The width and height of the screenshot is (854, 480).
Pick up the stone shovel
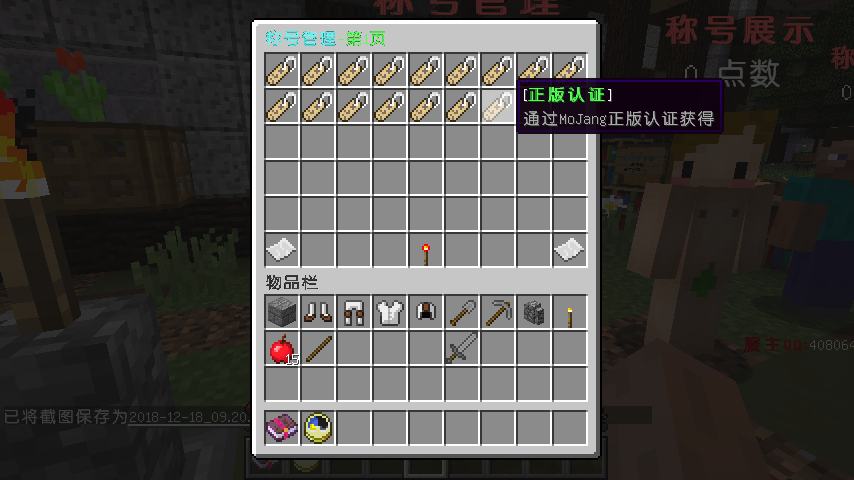pyautogui.click(x=461, y=313)
